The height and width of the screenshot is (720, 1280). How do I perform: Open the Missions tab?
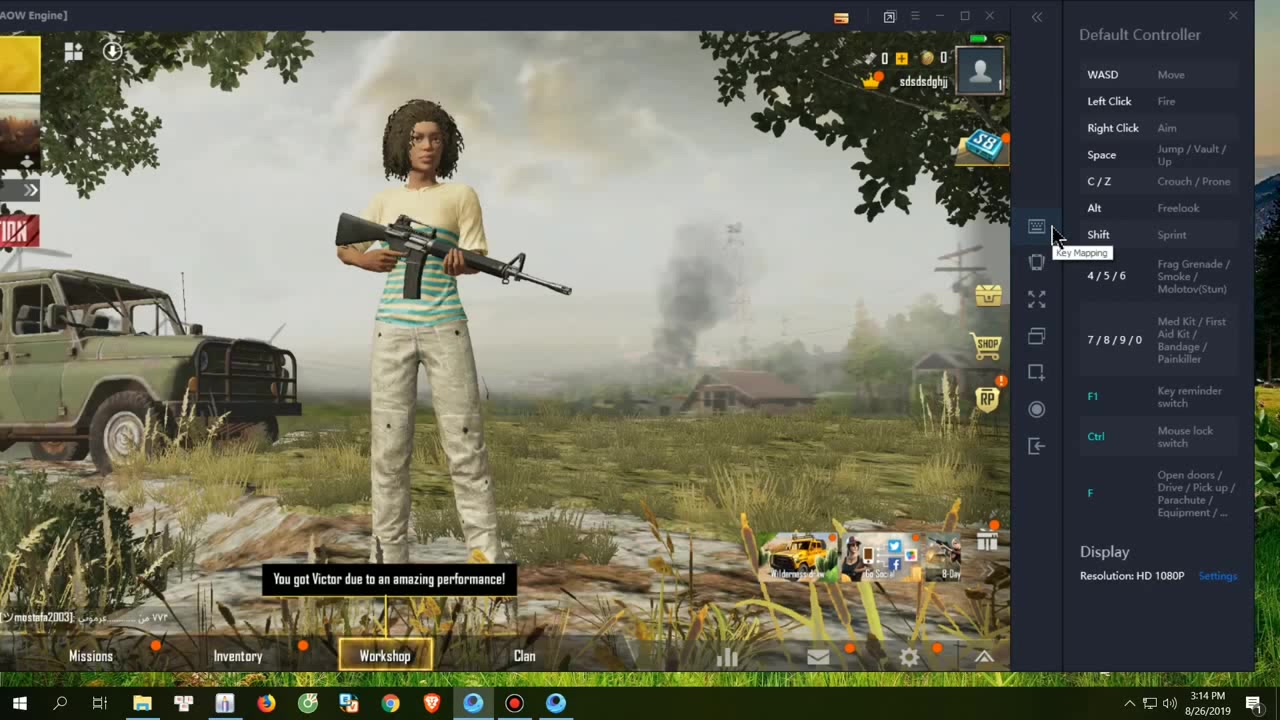(91, 656)
